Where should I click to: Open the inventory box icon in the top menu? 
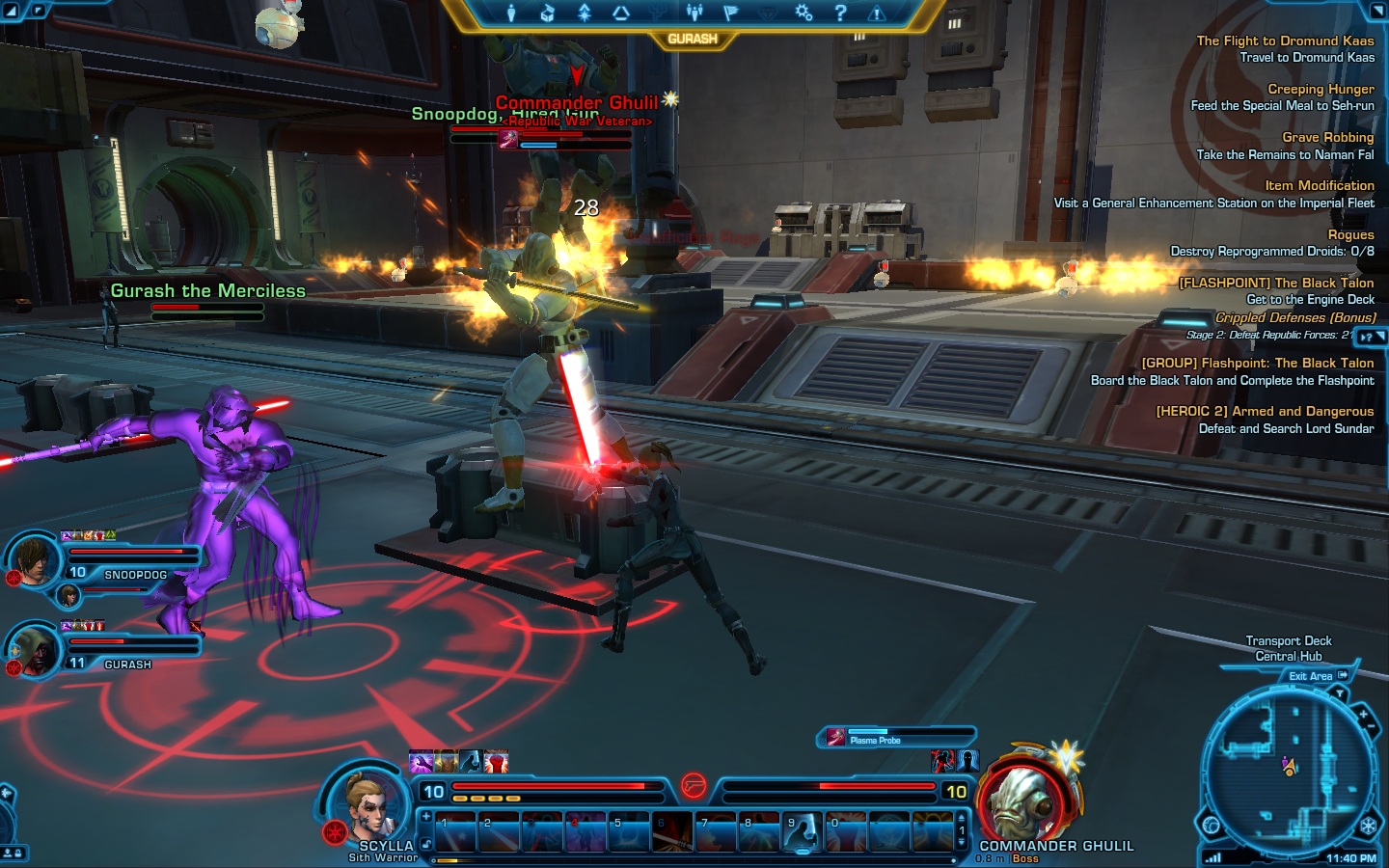547,13
